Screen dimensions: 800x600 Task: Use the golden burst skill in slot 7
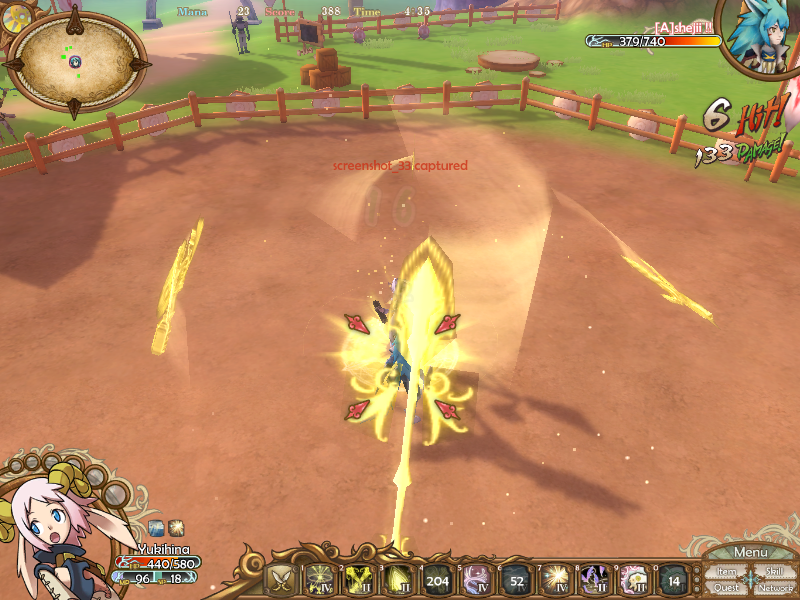pyautogui.click(x=554, y=580)
